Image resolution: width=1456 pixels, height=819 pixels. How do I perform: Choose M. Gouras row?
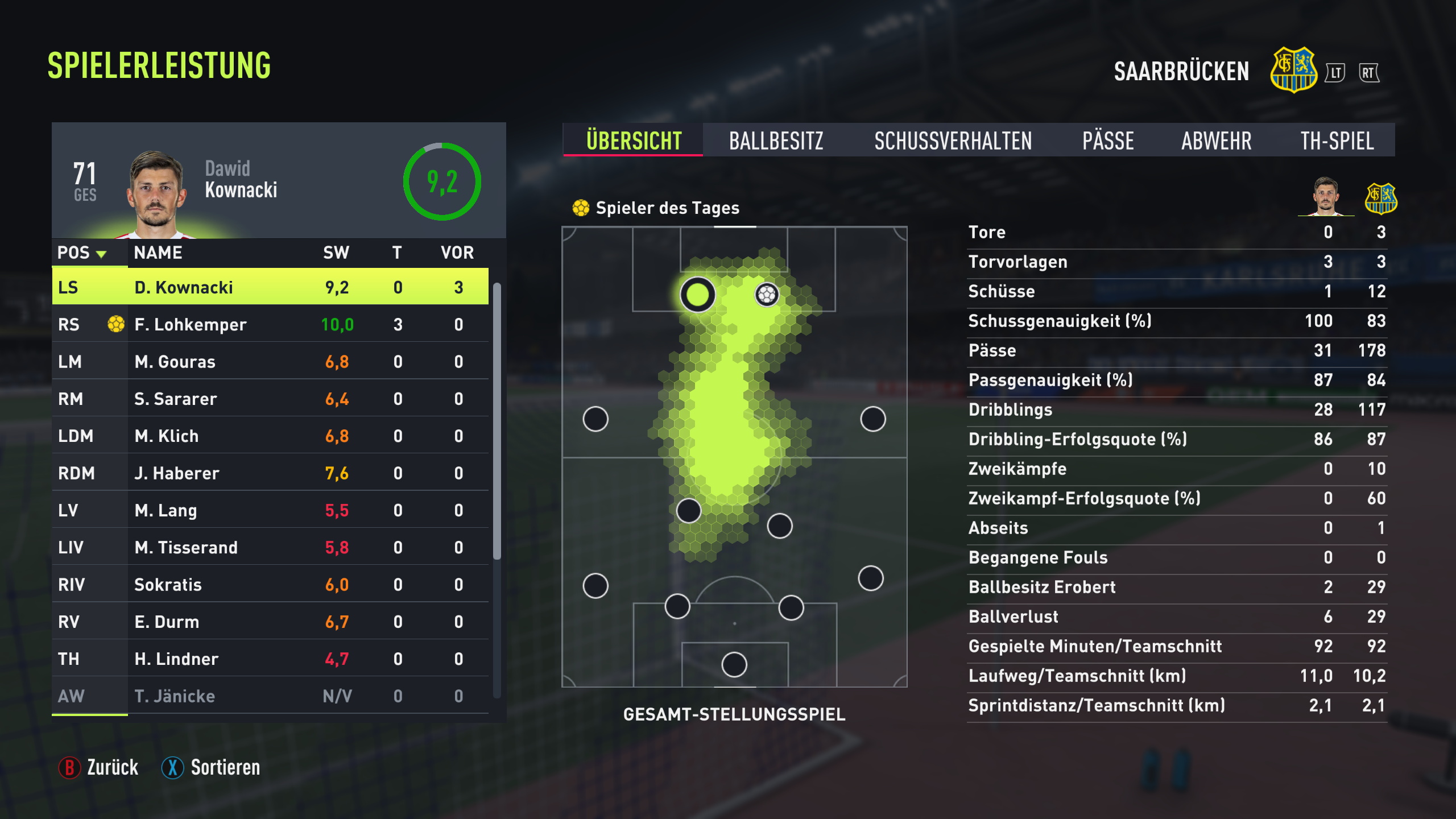pos(270,362)
